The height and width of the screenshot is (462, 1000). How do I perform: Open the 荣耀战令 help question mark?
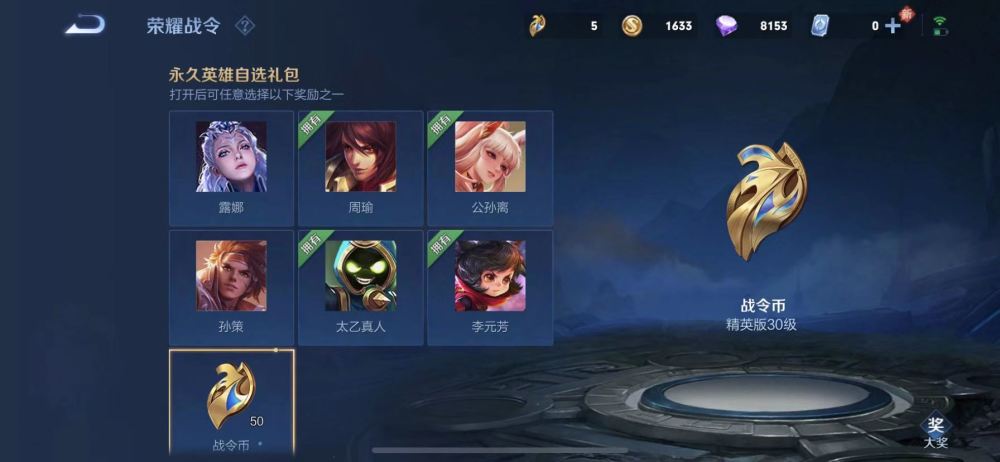pyautogui.click(x=244, y=25)
